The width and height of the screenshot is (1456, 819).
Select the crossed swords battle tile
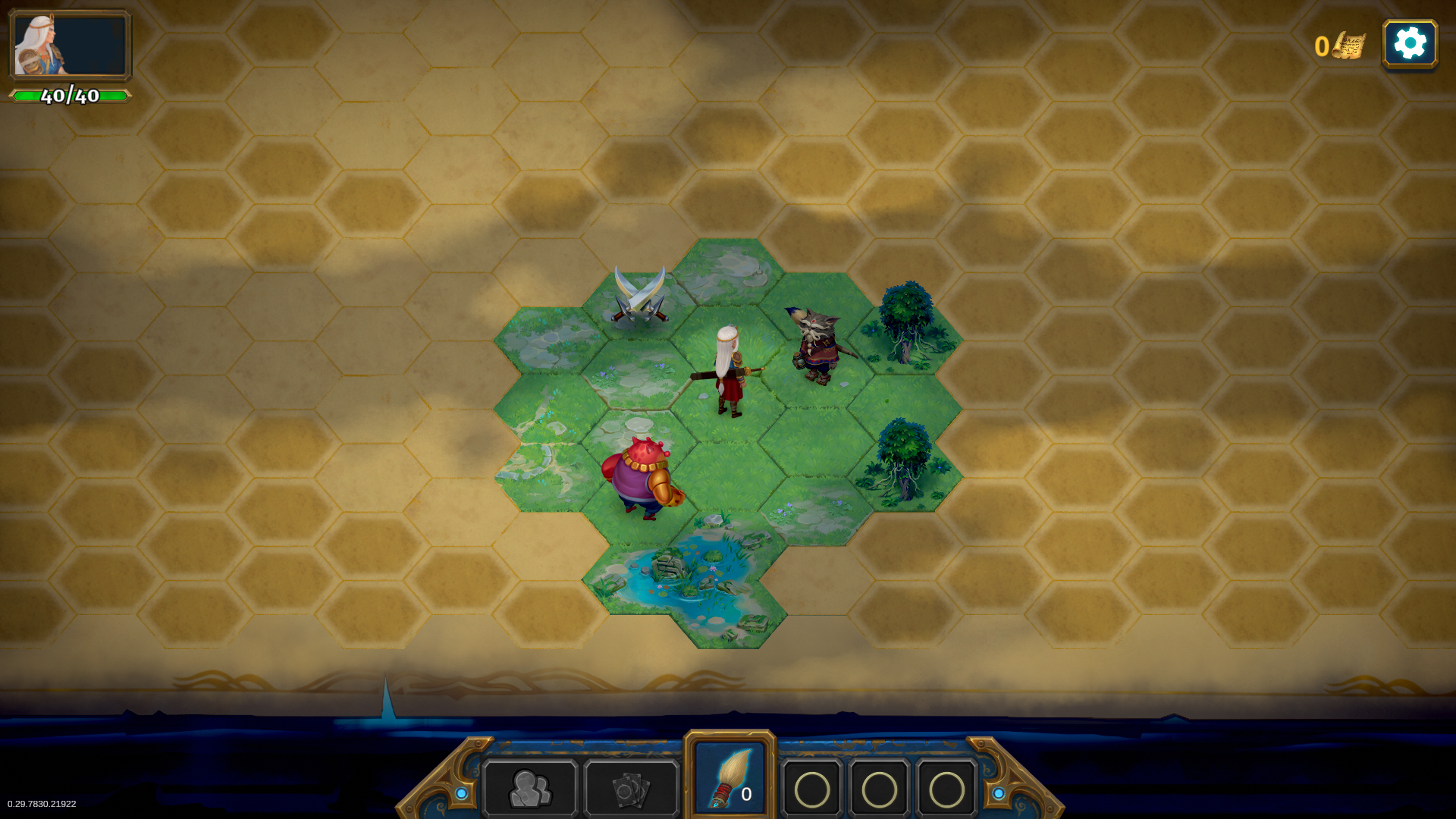[639, 297]
